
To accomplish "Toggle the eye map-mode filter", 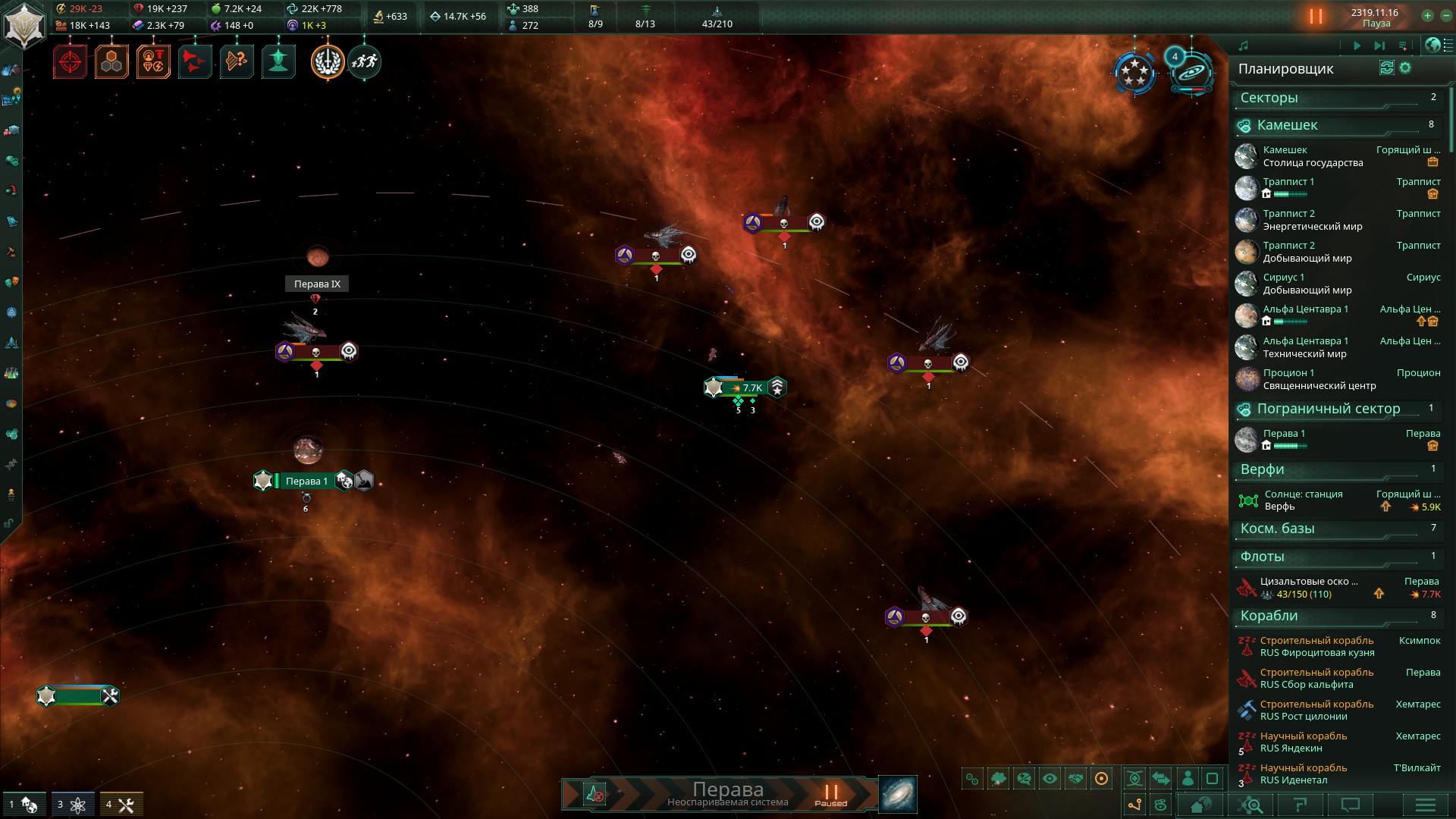I will click(x=1050, y=779).
